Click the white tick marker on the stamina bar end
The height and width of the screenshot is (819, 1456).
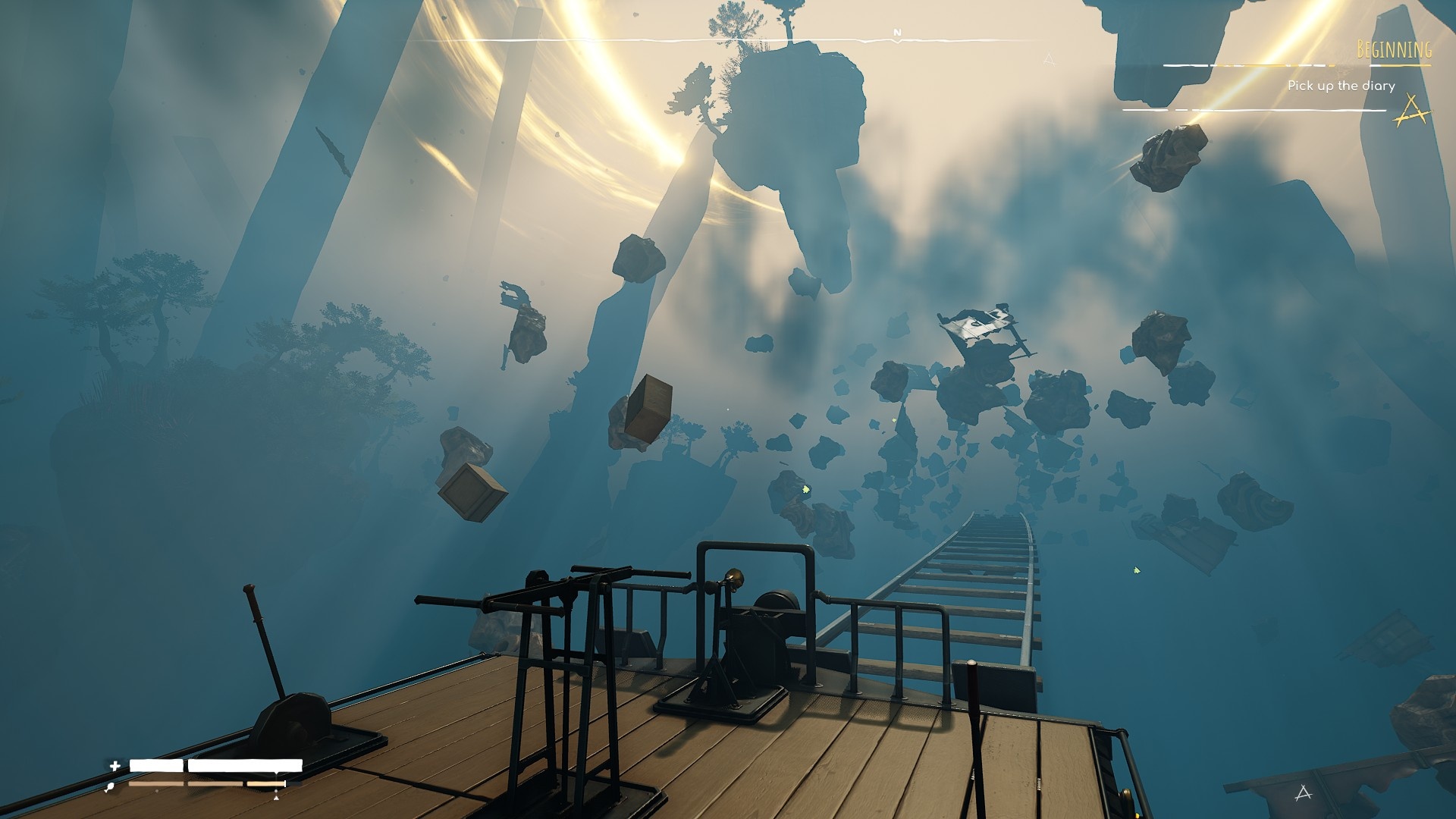coord(284,783)
